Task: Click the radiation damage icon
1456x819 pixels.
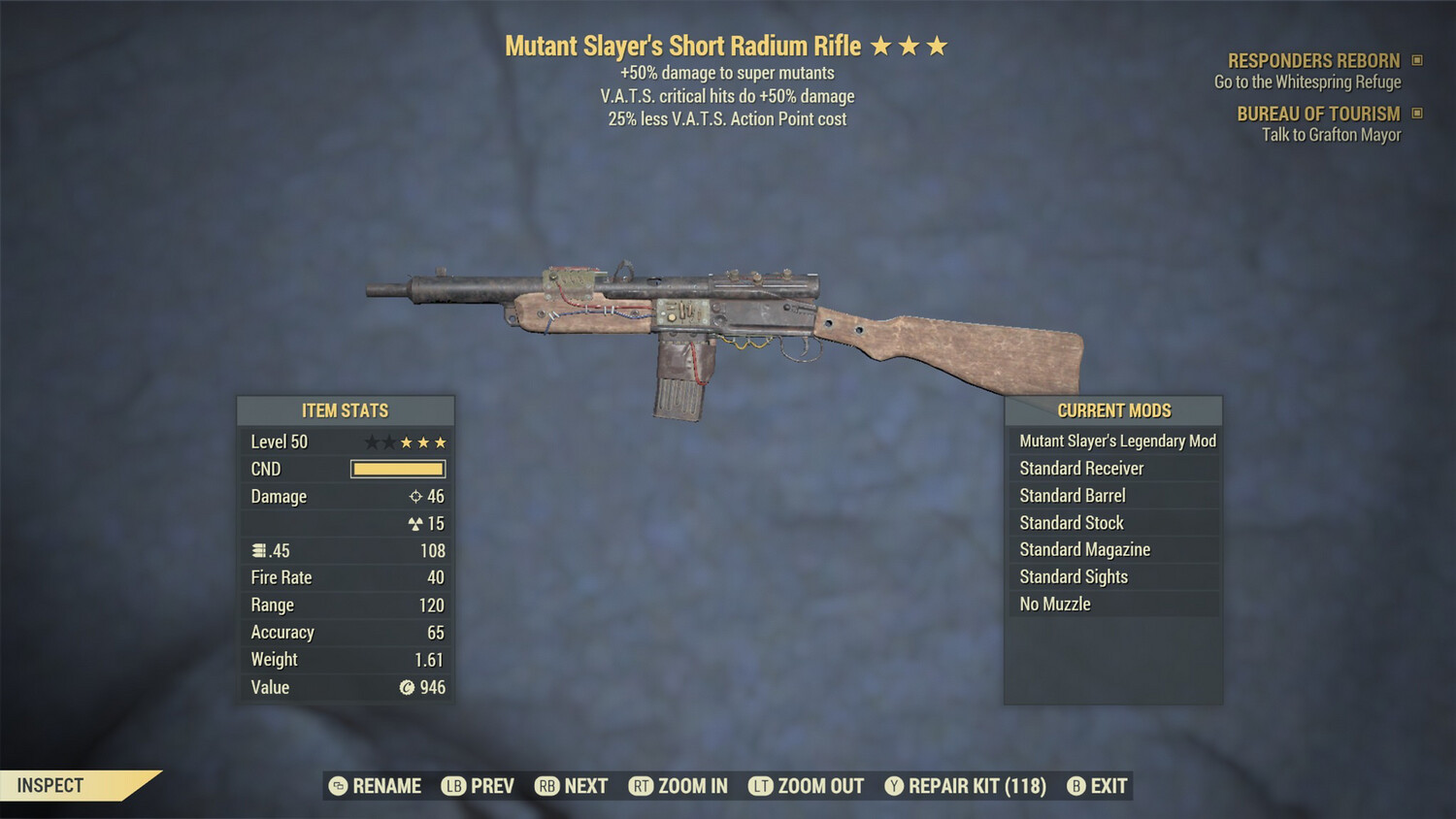Action: [x=417, y=523]
